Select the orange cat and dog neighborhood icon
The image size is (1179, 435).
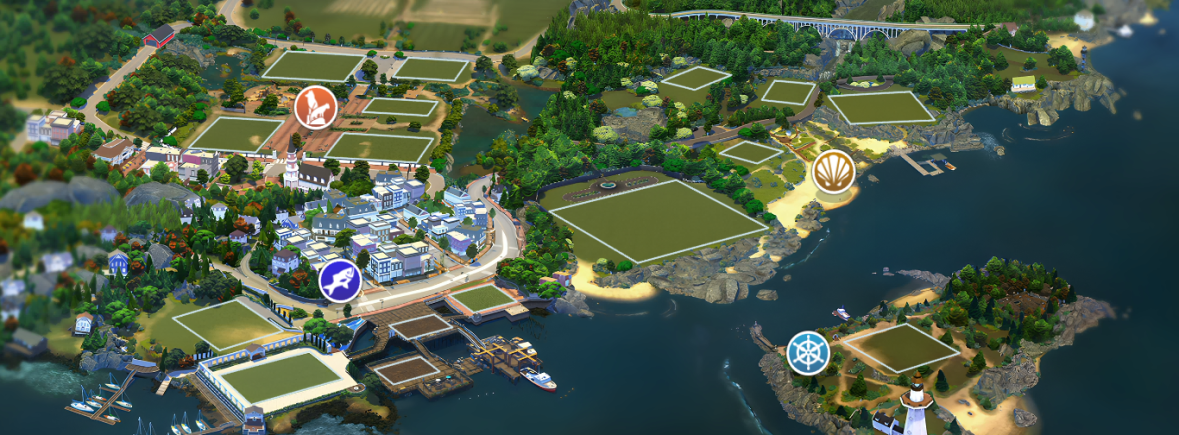click(315, 107)
